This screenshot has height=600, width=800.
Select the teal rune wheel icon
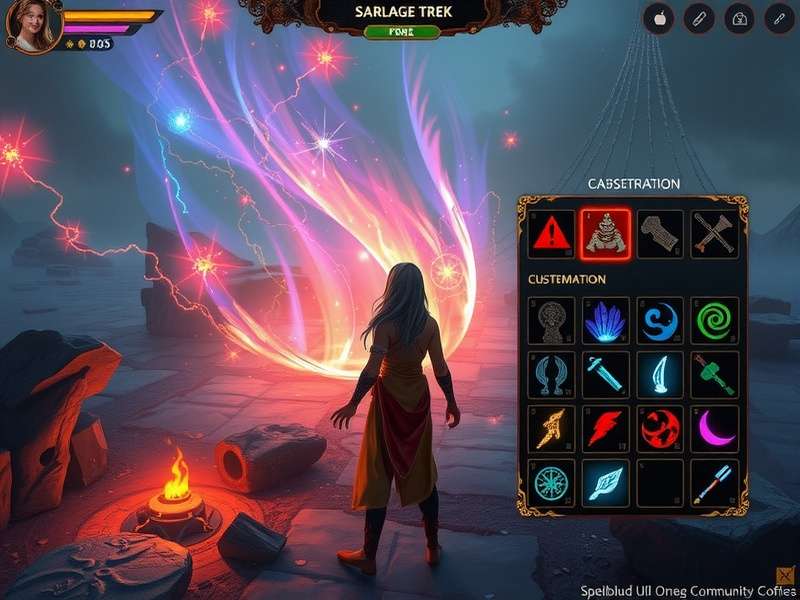552,482
